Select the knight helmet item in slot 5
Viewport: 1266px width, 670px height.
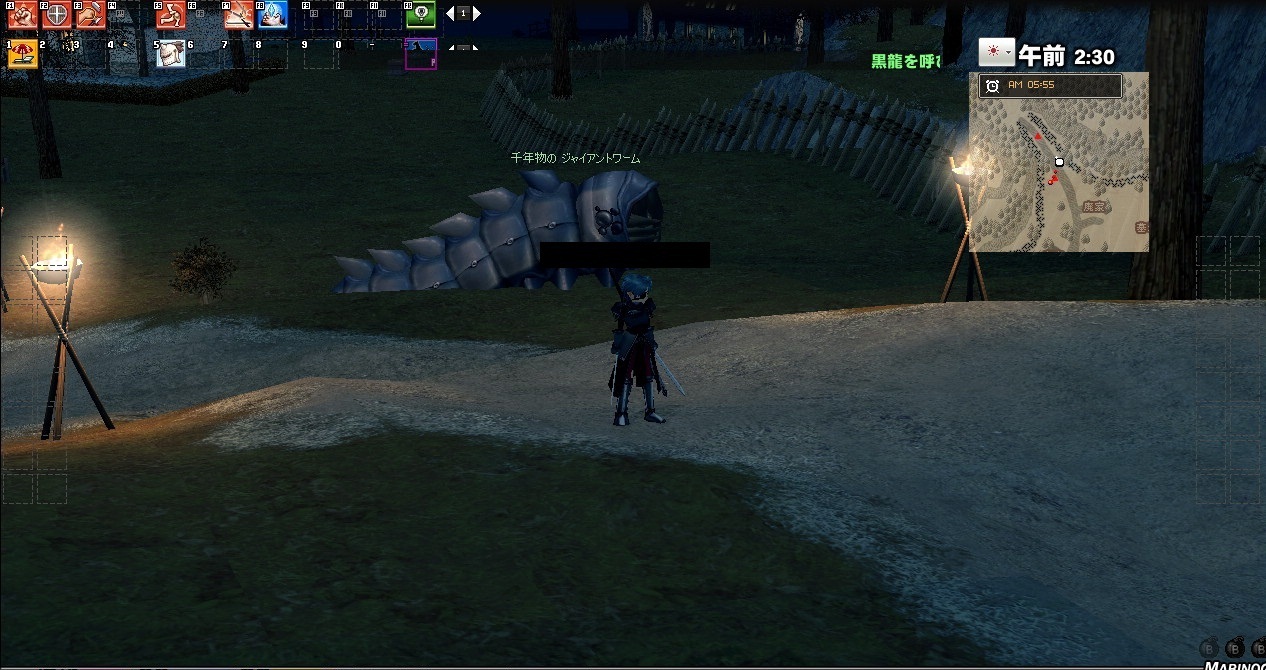(x=171, y=54)
